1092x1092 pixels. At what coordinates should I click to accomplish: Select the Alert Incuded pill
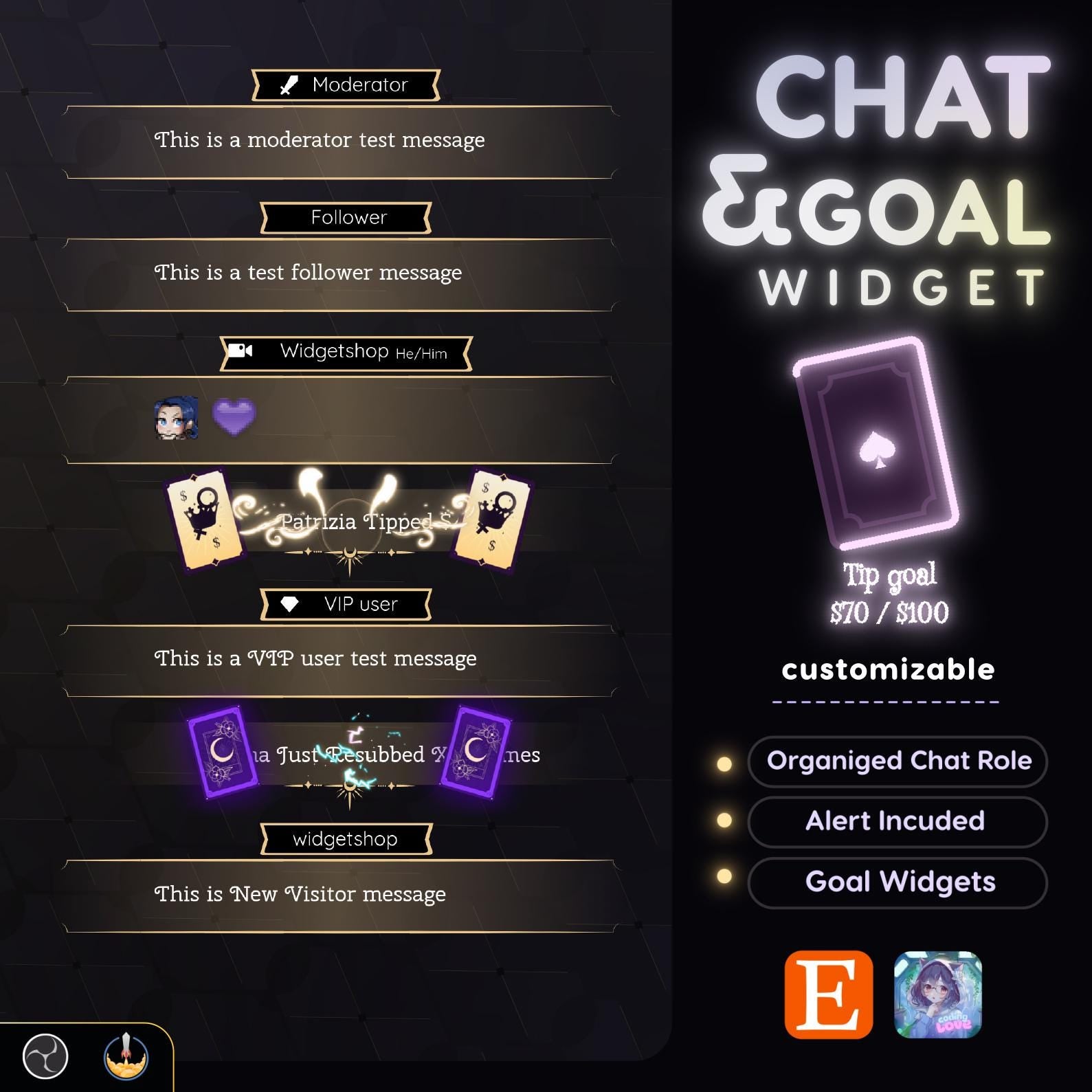(898, 821)
